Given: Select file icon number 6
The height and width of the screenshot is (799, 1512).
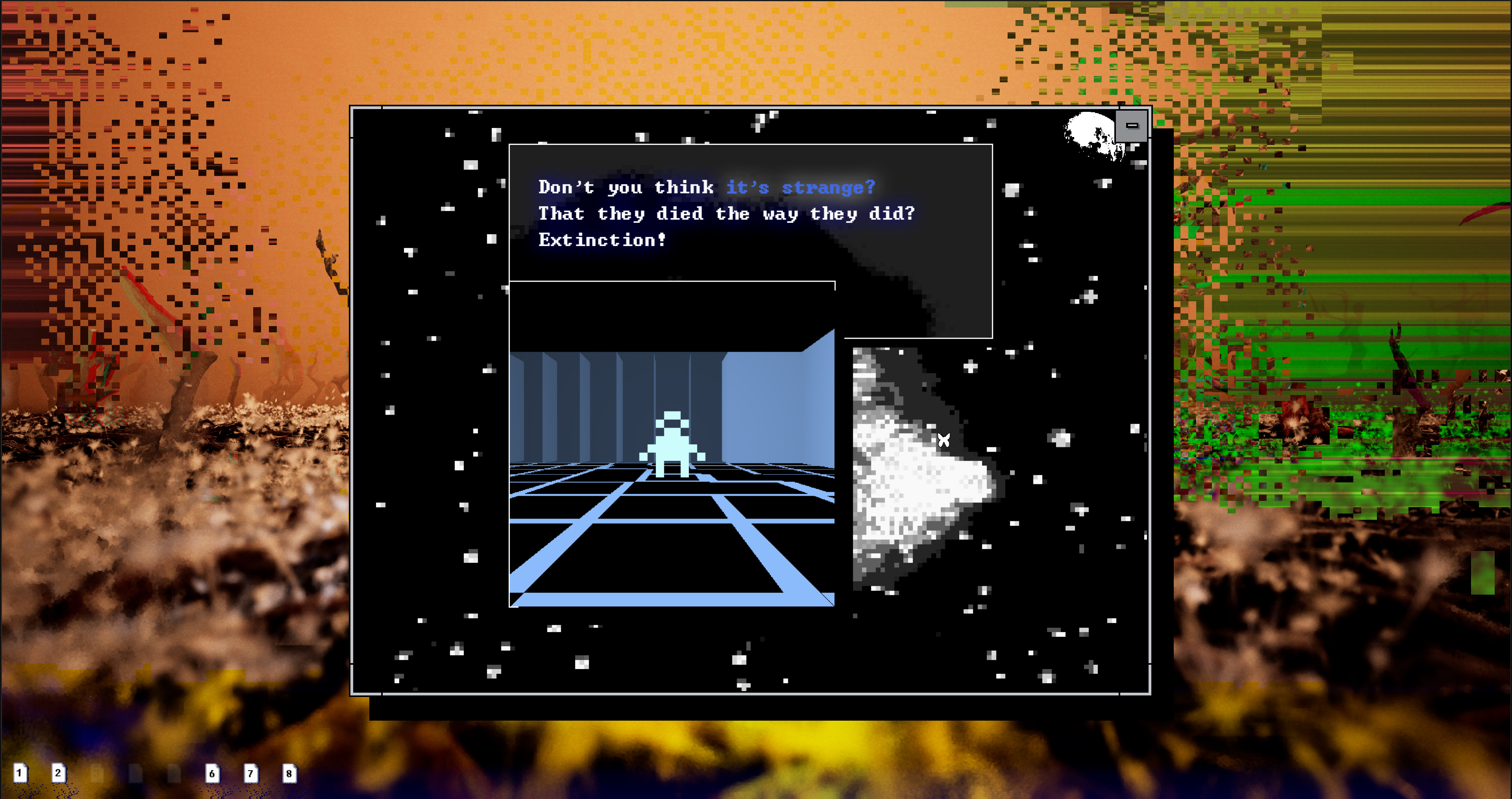Looking at the screenshot, I should point(213,773).
